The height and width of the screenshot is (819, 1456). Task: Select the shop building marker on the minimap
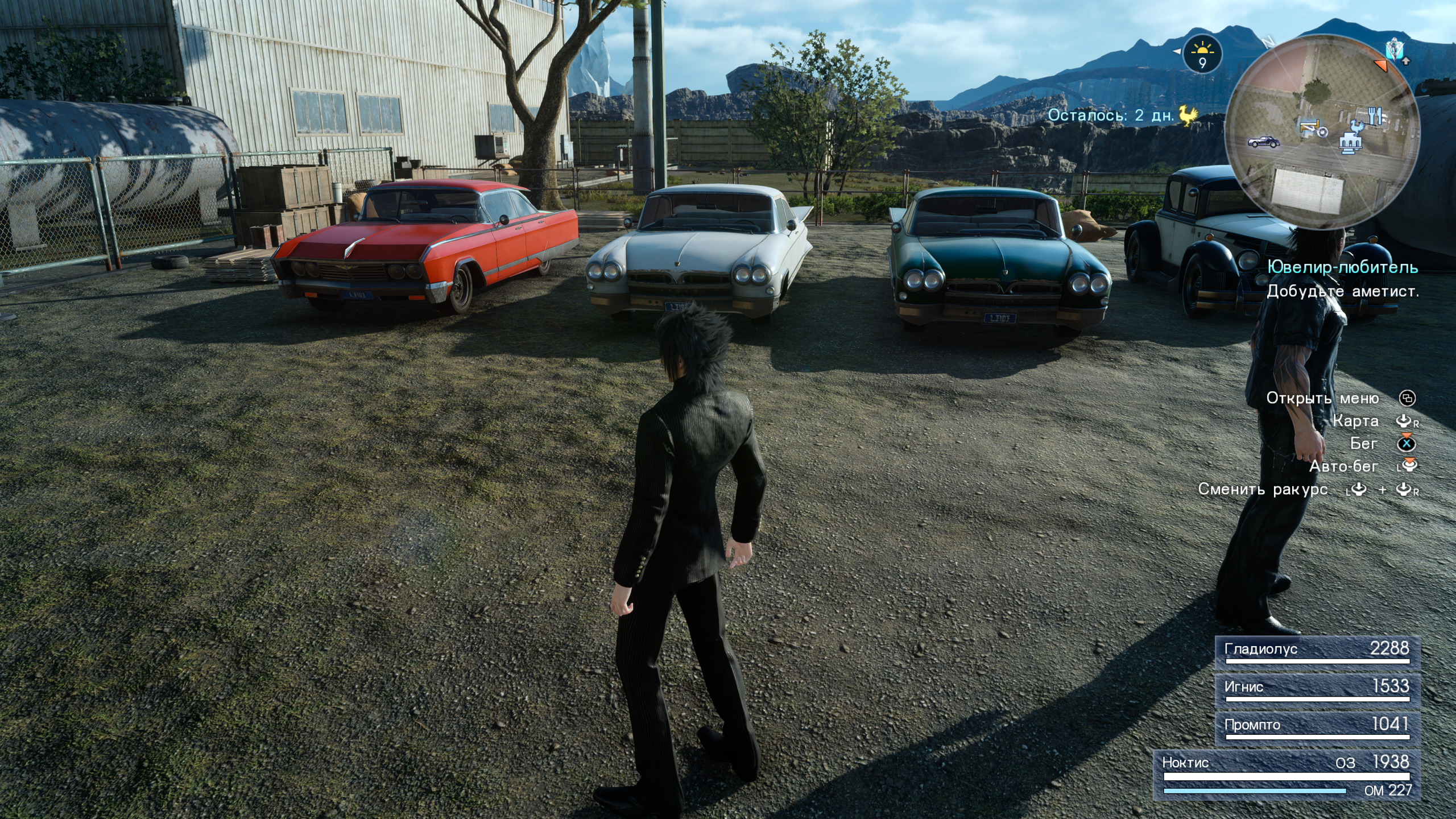(x=1349, y=143)
